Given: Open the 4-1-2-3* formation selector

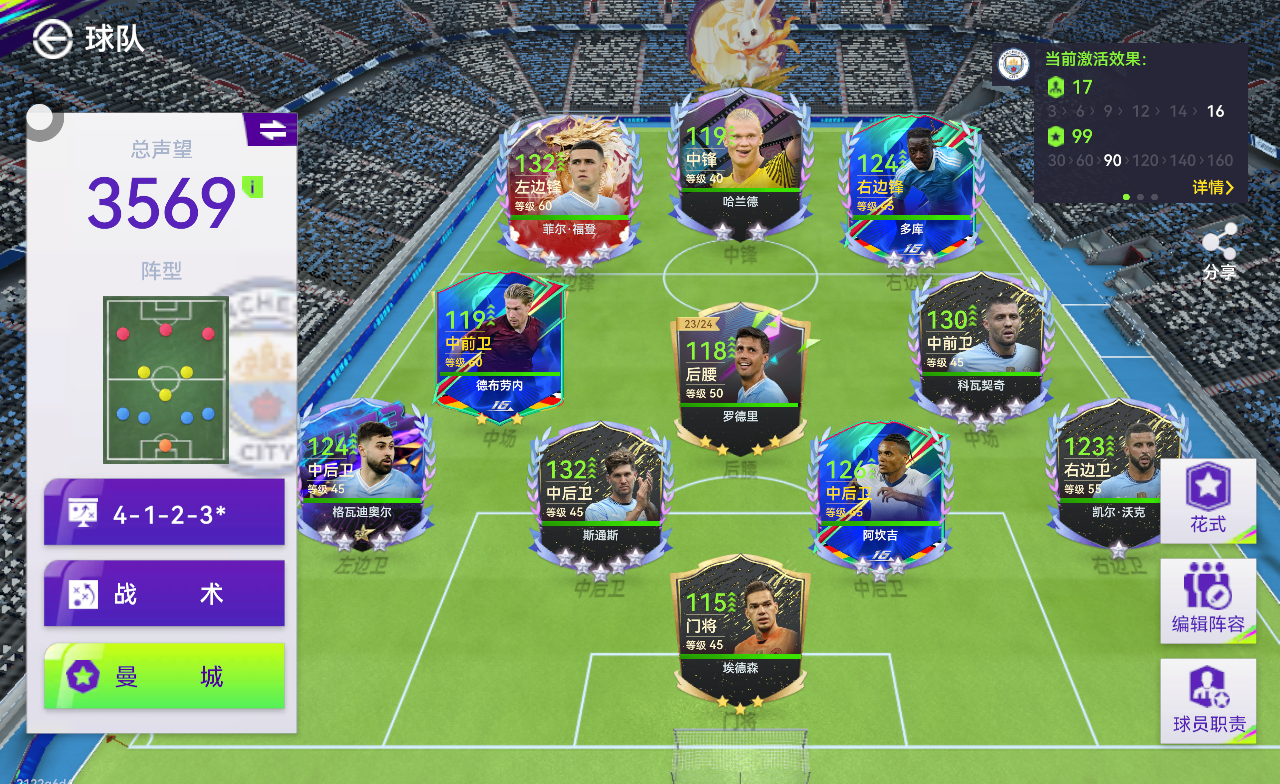Looking at the screenshot, I should (164, 512).
